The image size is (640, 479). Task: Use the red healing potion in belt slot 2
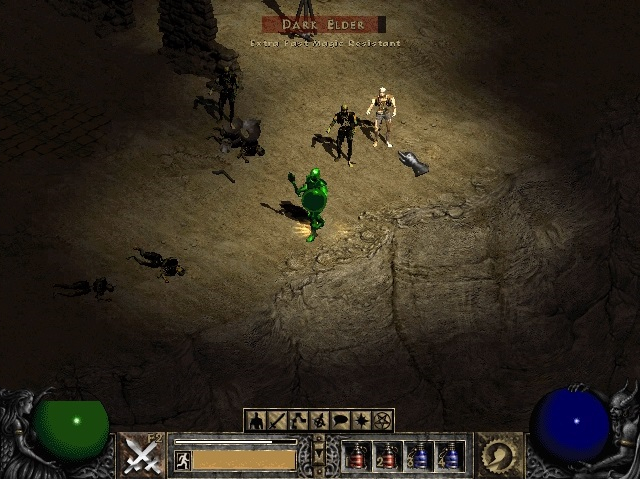pos(388,456)
